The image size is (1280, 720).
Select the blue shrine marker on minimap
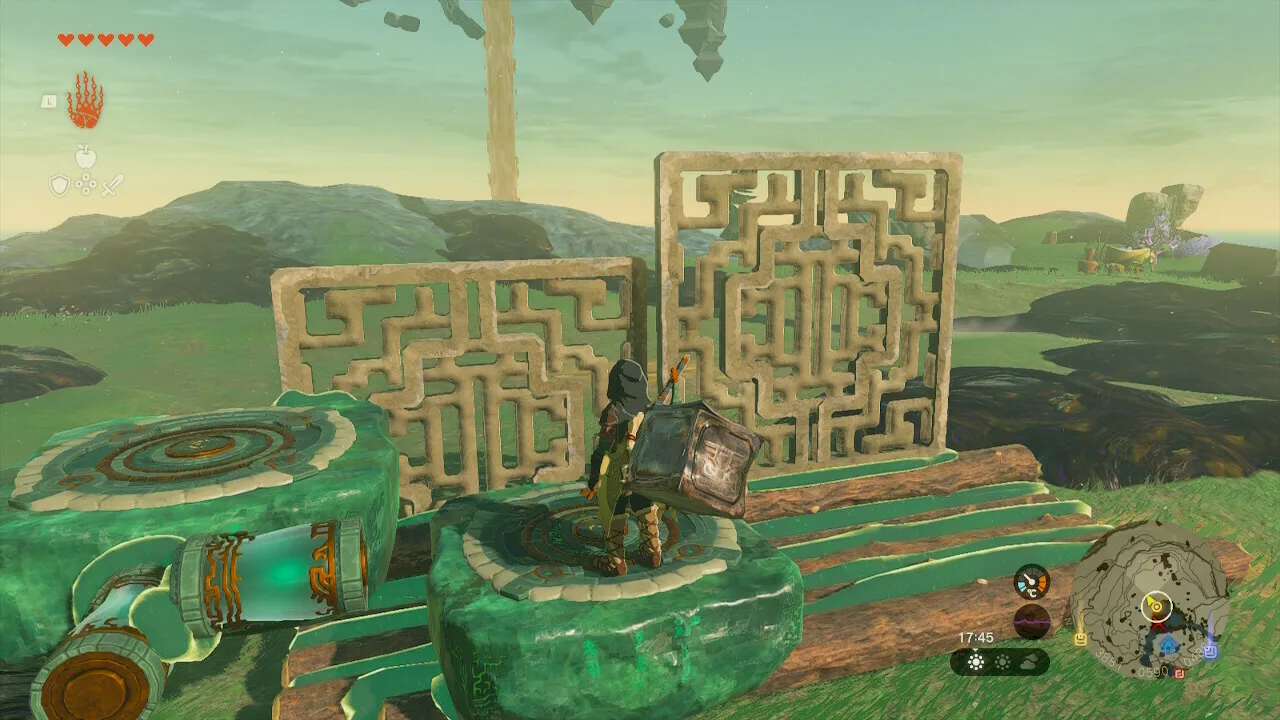pos(1170,646)
